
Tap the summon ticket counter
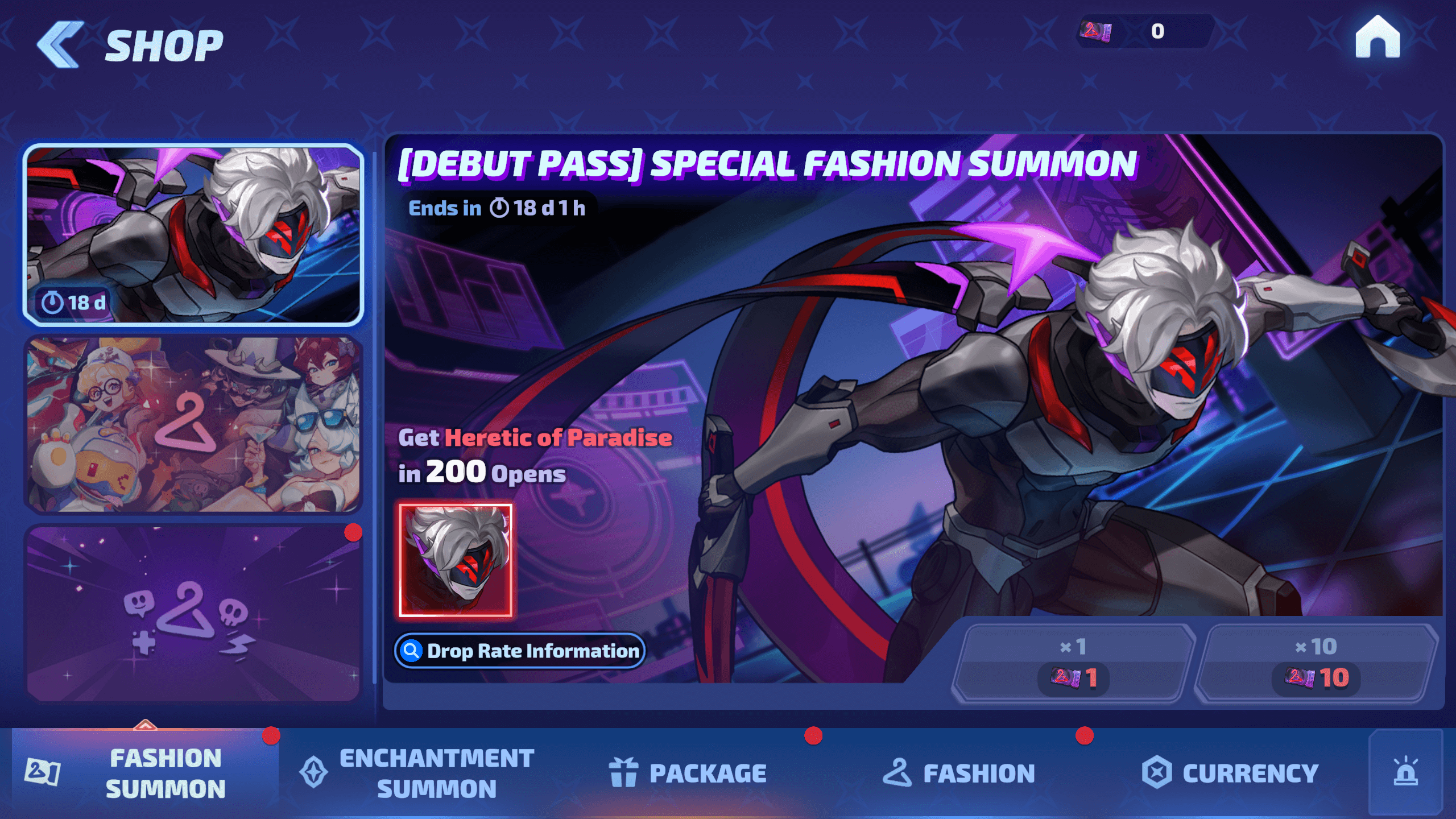1143,31
